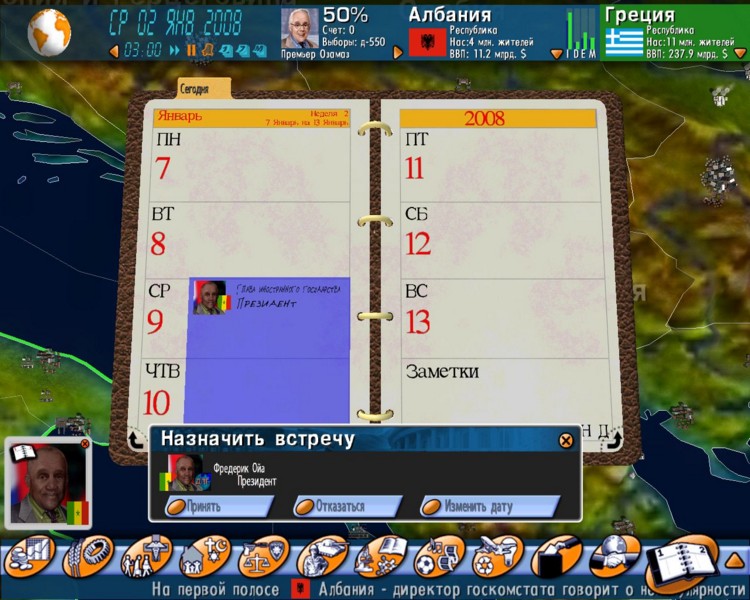
Task: Click the spinning globe icon
Action: coord(48,31)
